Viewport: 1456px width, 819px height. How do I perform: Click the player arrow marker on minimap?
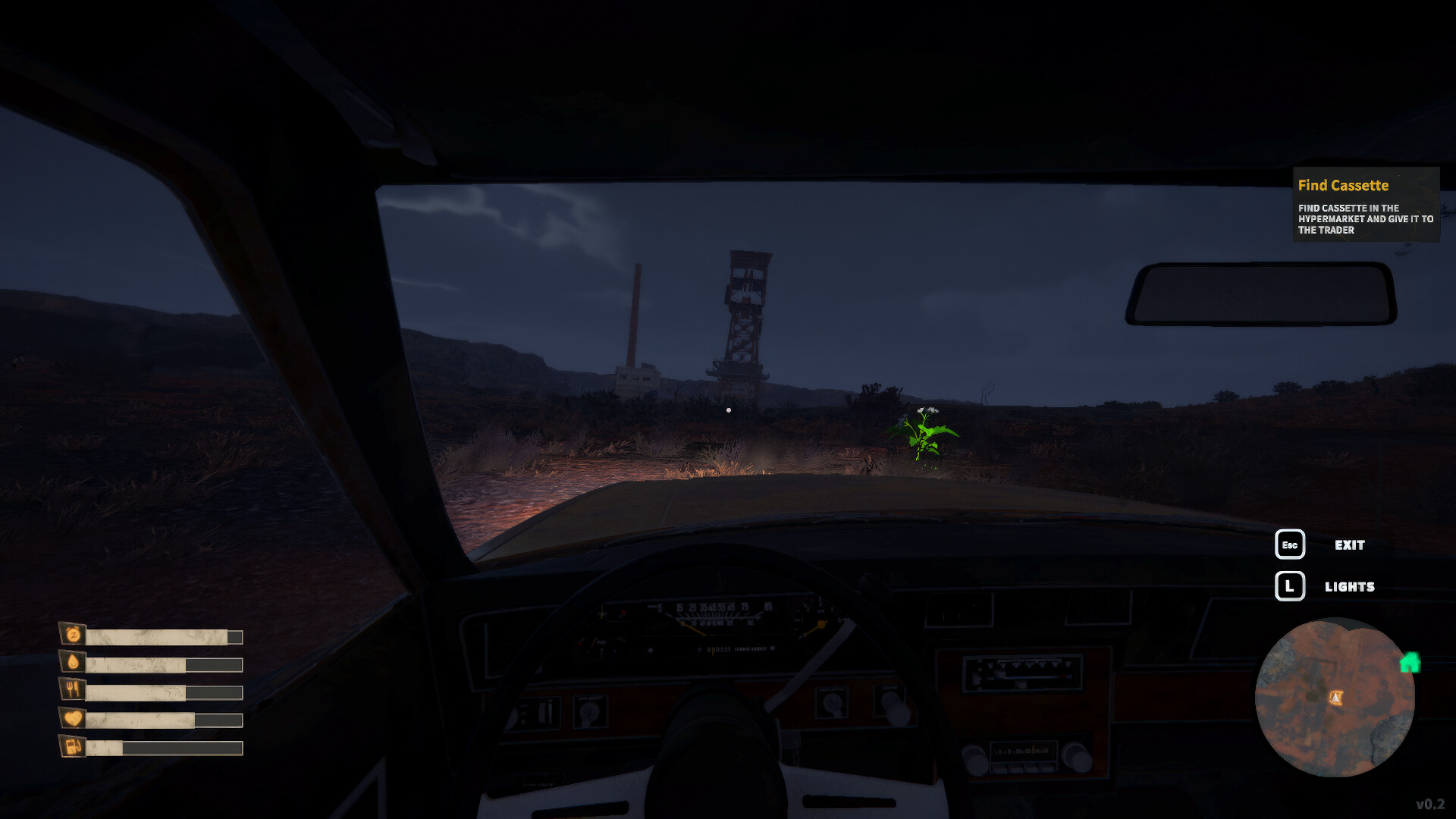coord(1335,698)
